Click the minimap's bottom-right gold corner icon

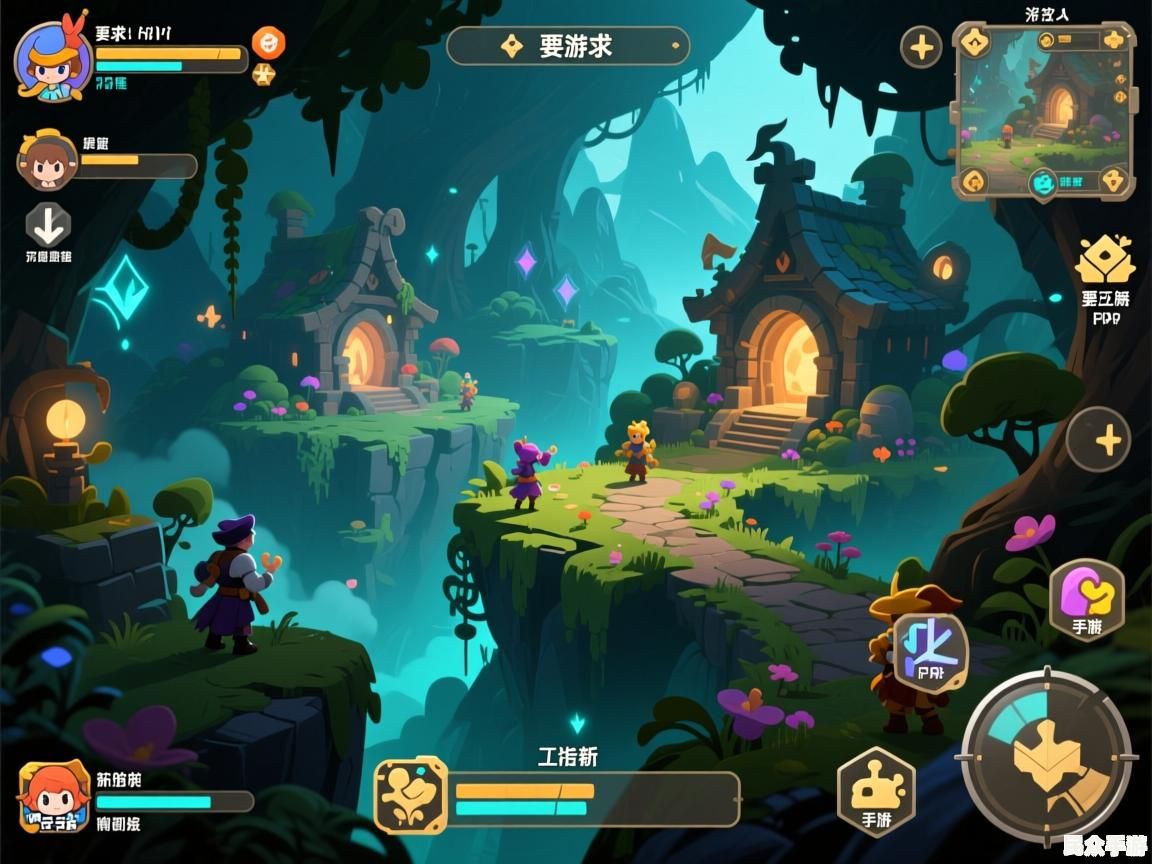1114,180
